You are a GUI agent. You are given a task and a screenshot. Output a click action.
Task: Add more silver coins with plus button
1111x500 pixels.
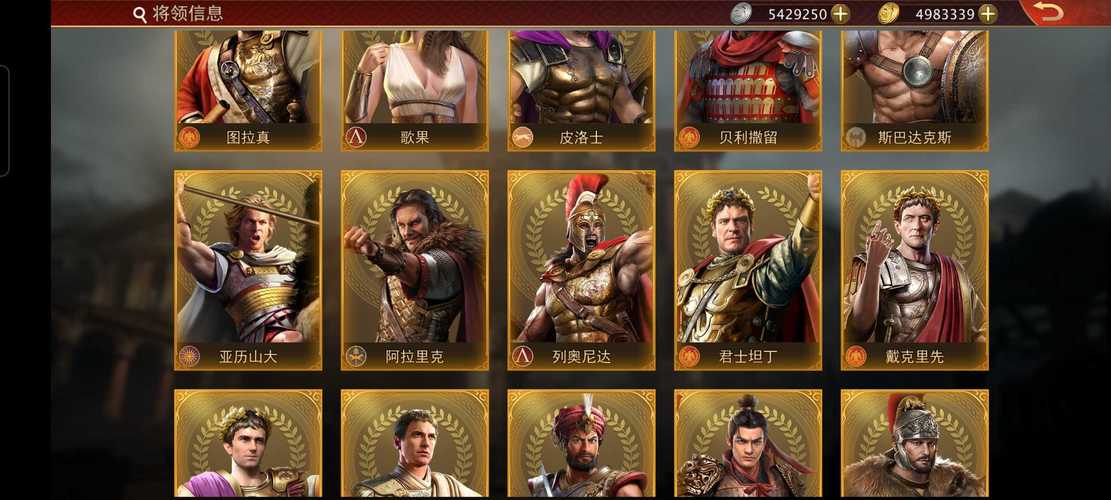pyautogui.click(x=840, y=14)
